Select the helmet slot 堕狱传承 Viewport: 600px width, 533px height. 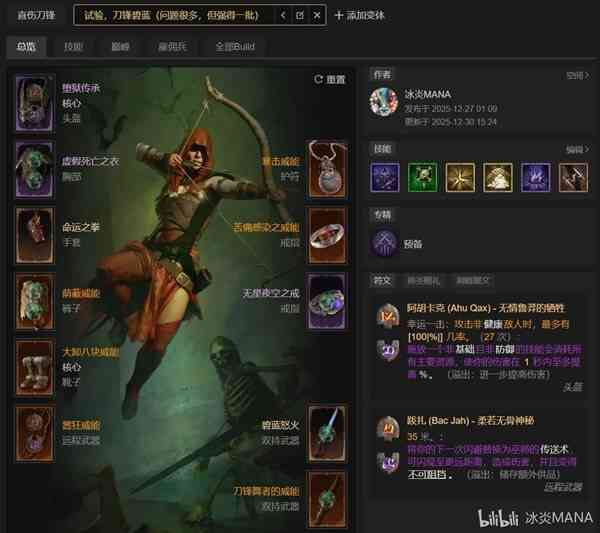tap(34, 103)
